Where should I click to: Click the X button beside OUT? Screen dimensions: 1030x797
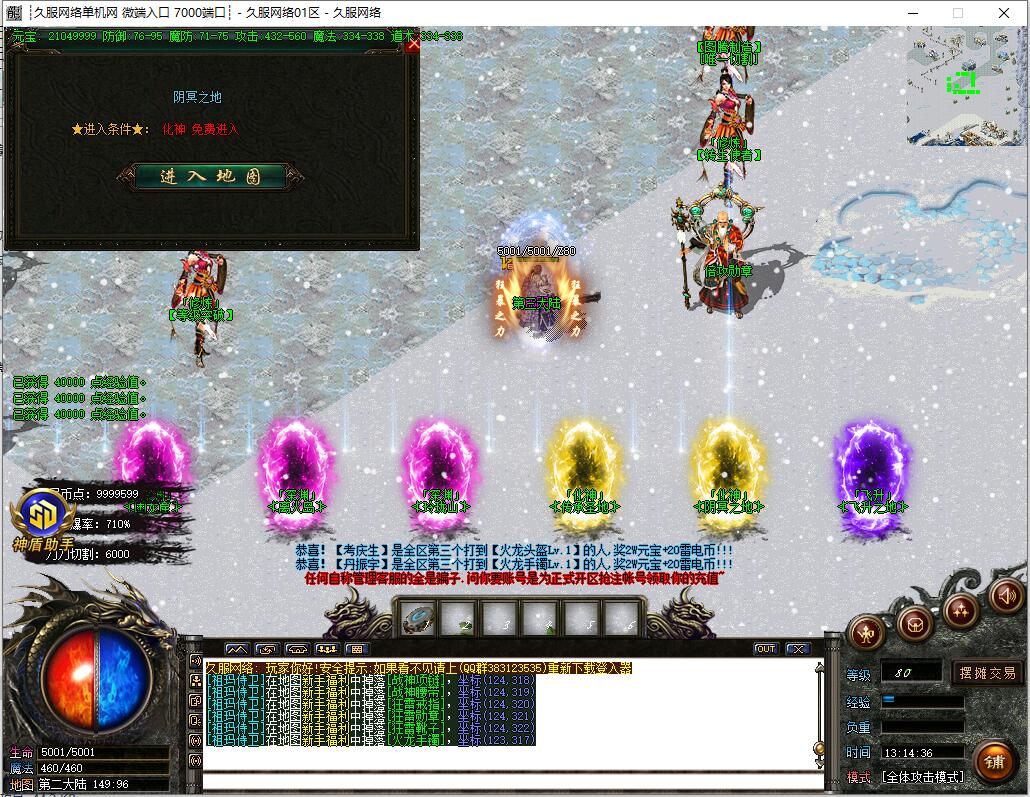coord(797,649)
